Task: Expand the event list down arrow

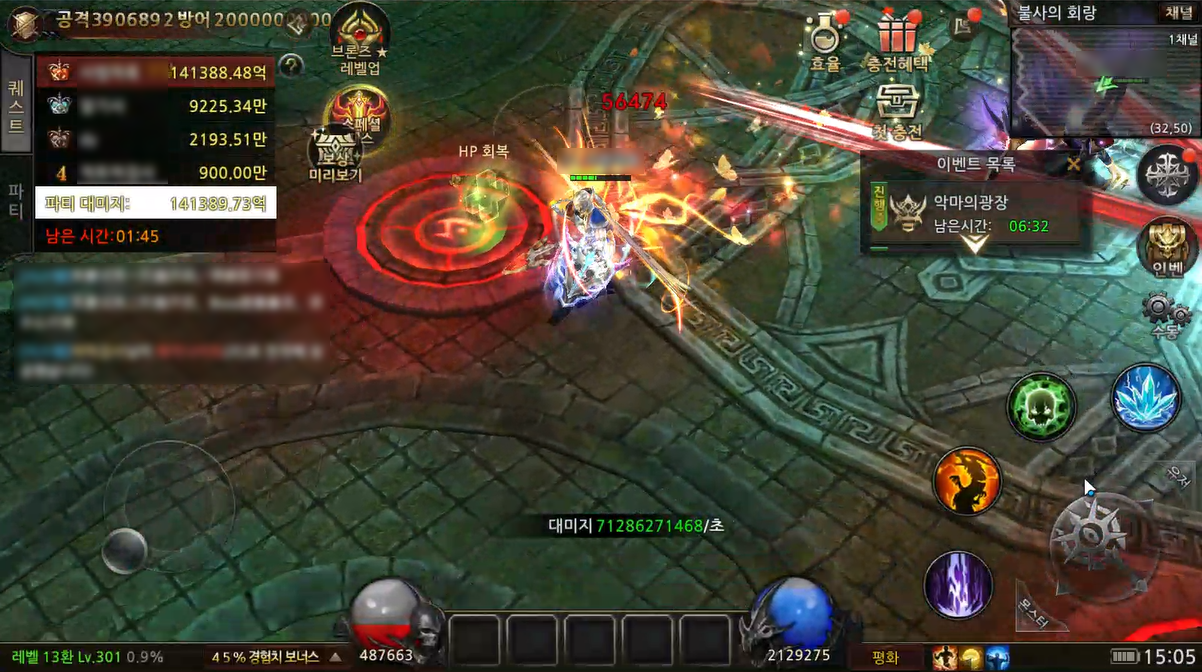Action: (973, 245)
